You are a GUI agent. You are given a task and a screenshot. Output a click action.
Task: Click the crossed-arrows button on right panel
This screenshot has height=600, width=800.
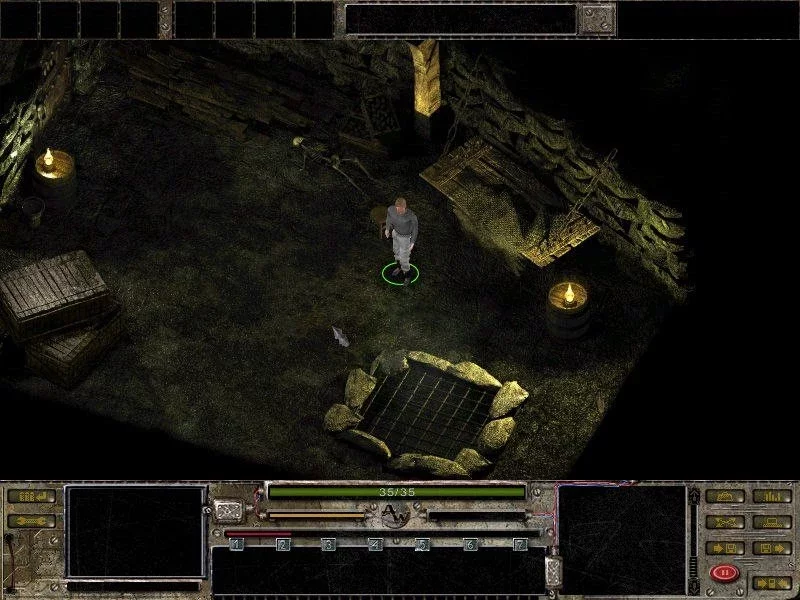724,521
